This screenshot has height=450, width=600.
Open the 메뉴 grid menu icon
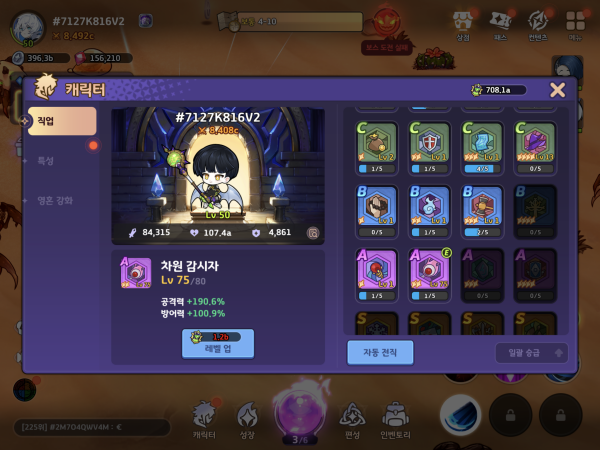click(575, 24)
